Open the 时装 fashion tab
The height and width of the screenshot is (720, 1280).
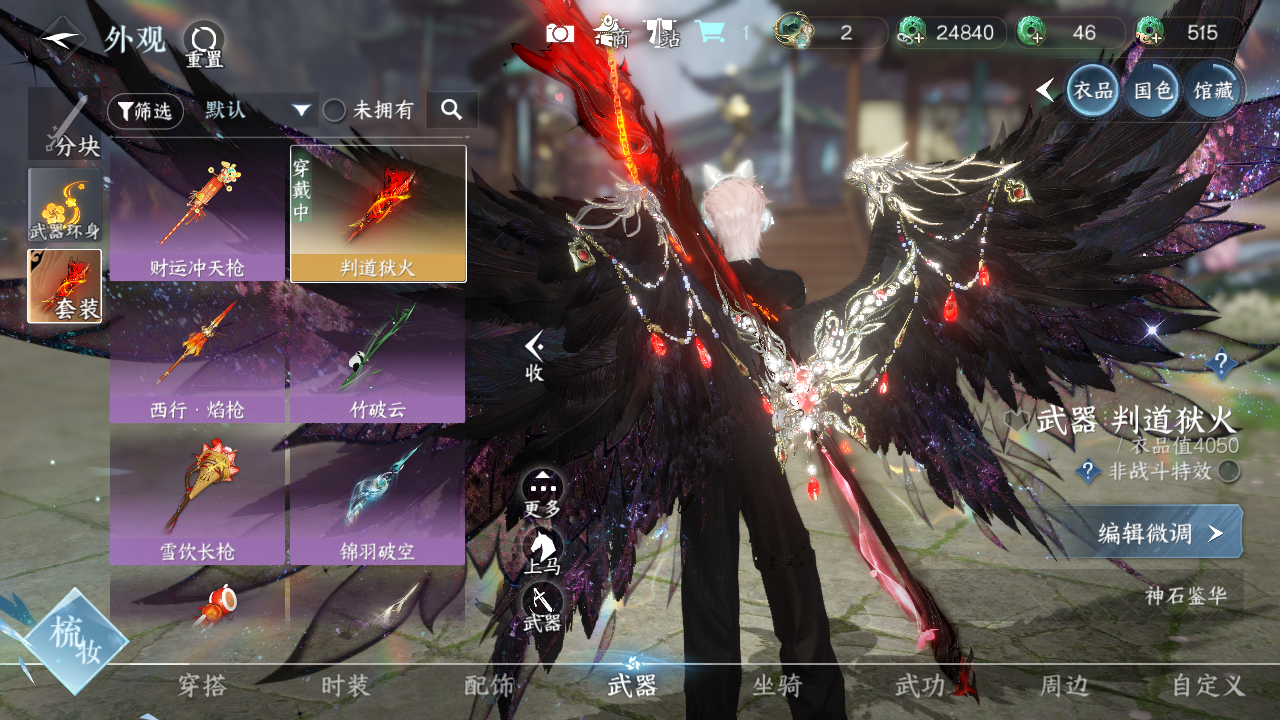346,686
